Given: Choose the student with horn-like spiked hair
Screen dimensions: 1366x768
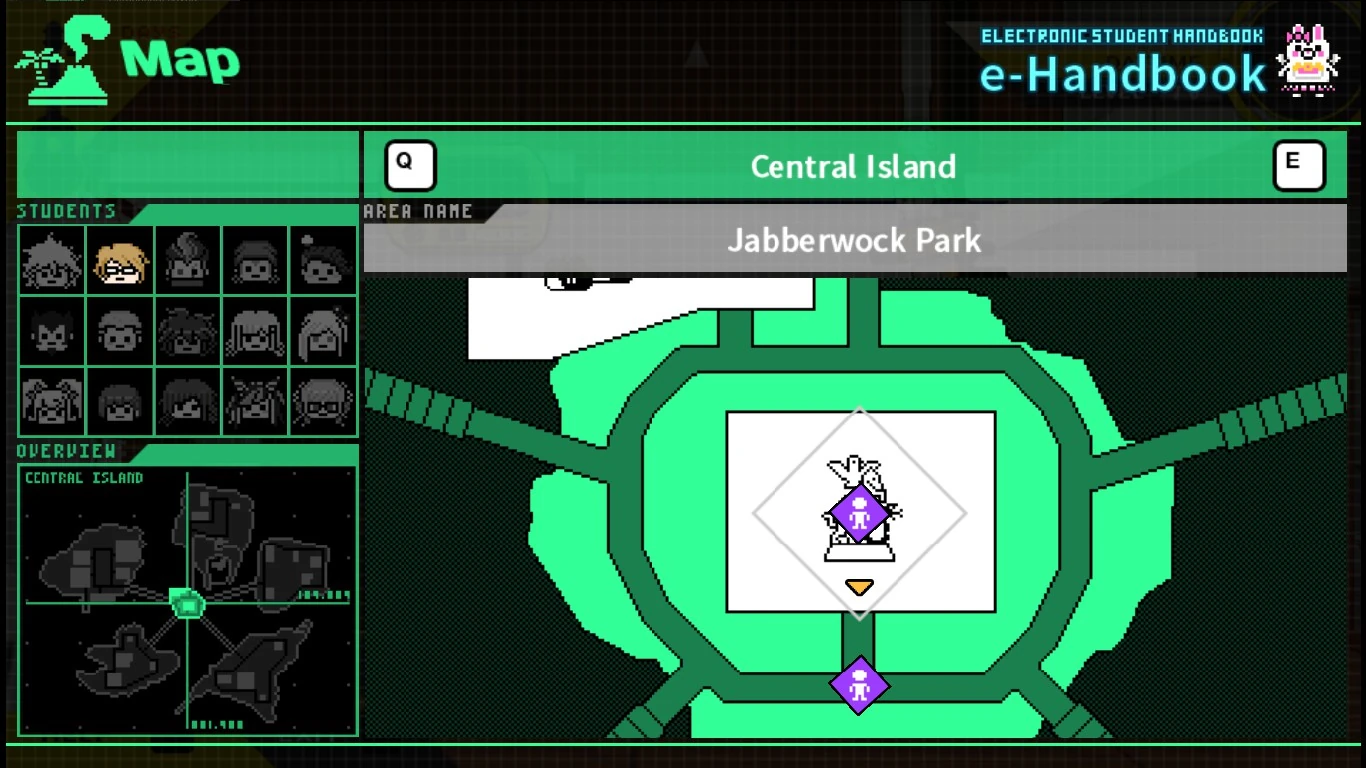Looking at the screenshot, I should click(x=255, y=402).
